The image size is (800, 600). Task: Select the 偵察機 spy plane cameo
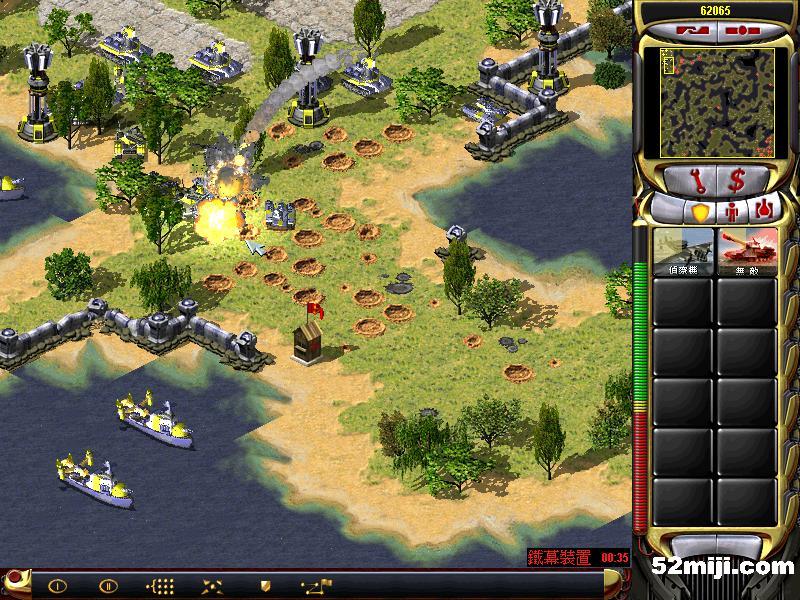click(683, 251)
